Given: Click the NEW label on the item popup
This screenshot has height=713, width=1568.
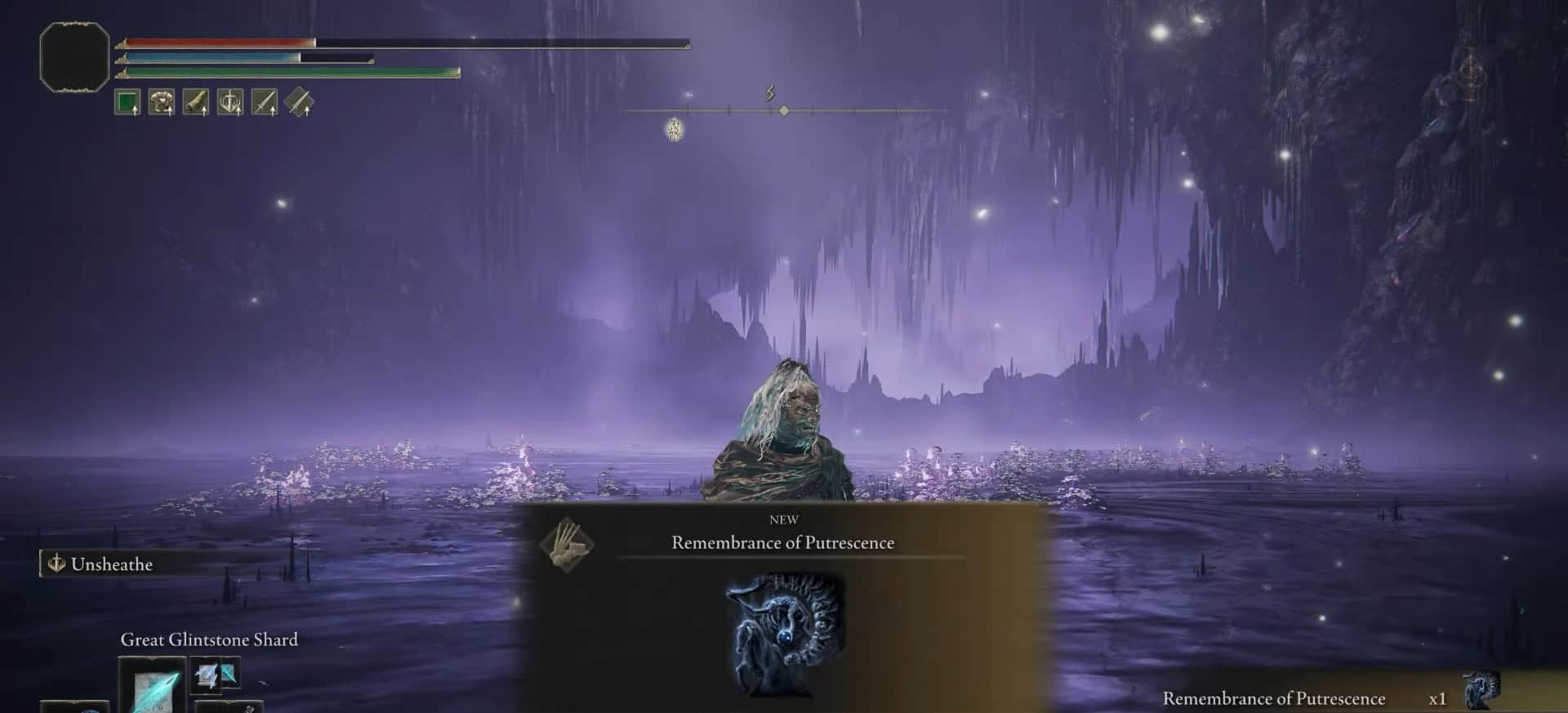Looking at the screenshot, I should (x=784, y=519).
